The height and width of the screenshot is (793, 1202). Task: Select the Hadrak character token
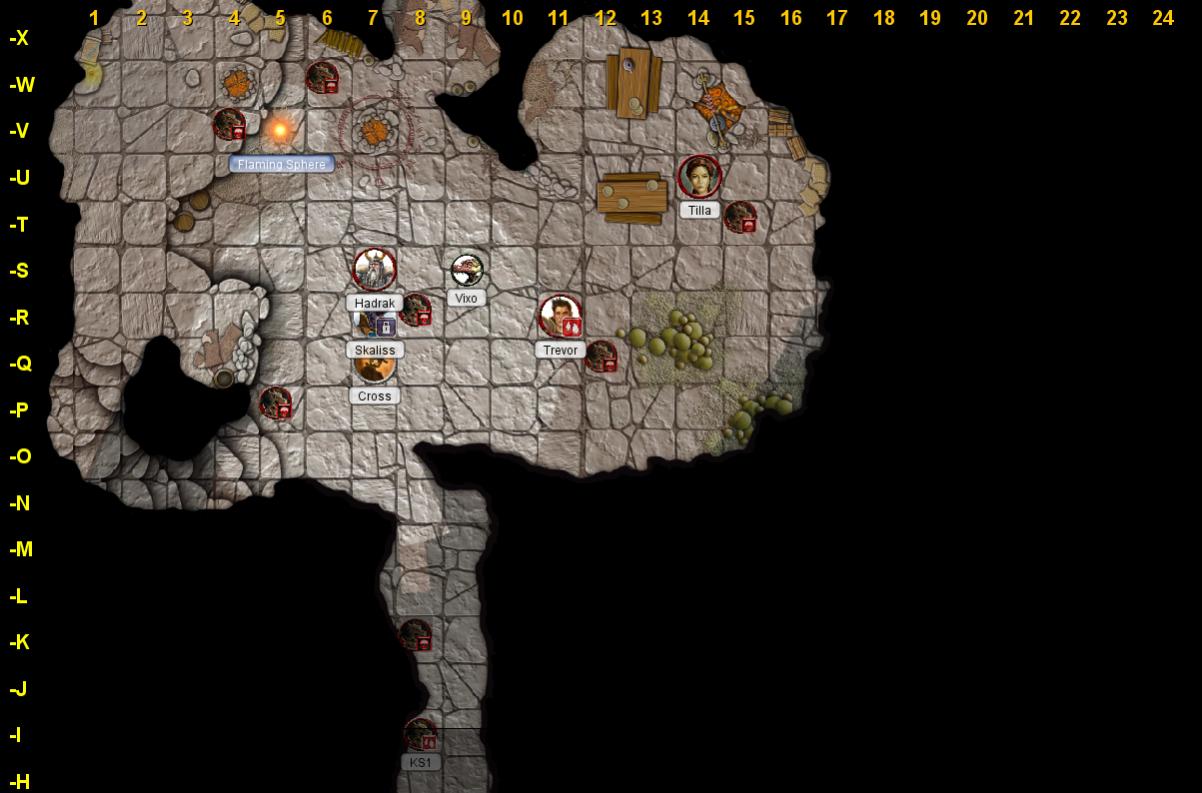374,268
